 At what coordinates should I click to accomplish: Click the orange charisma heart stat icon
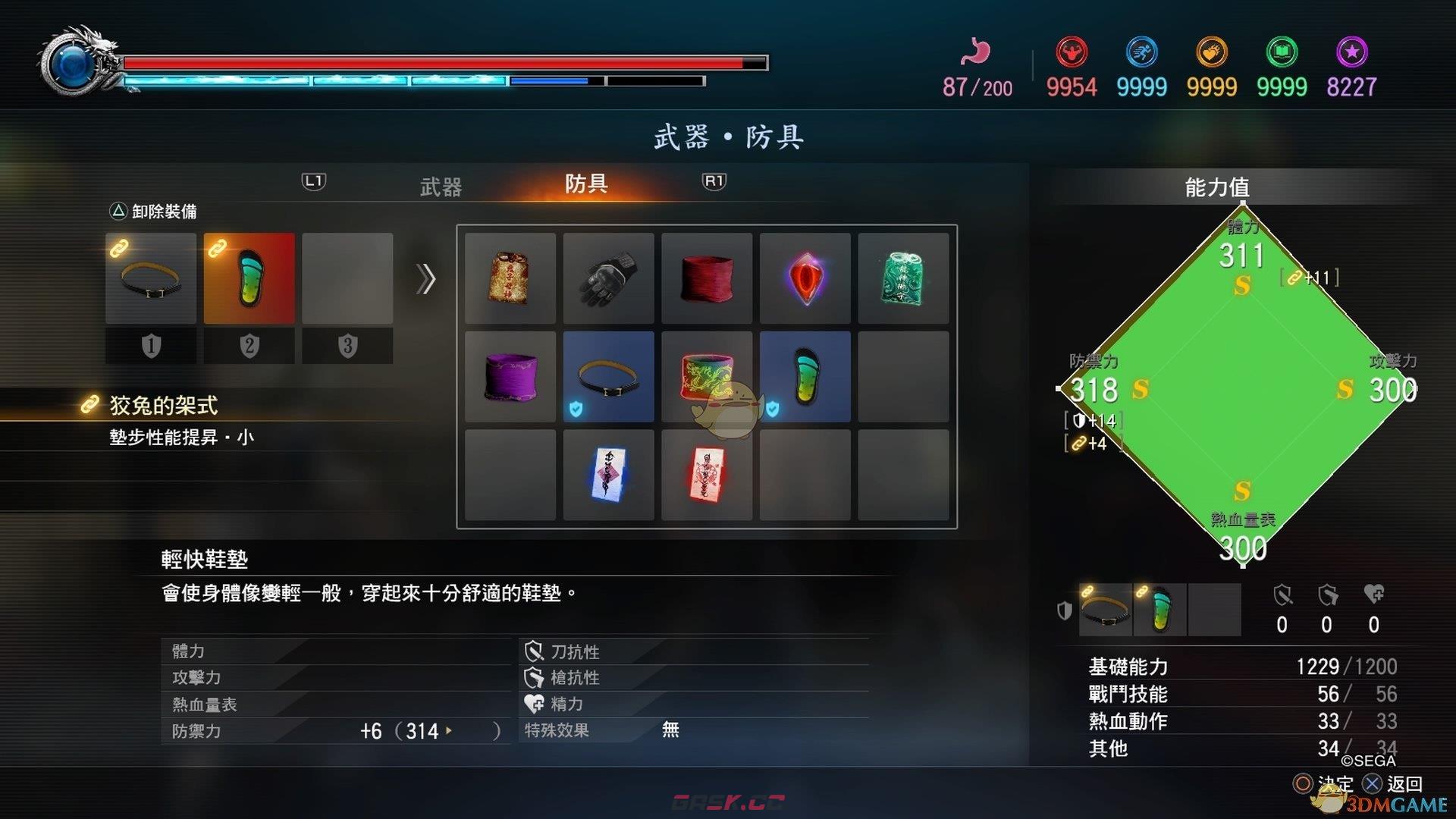[1211, 52]
